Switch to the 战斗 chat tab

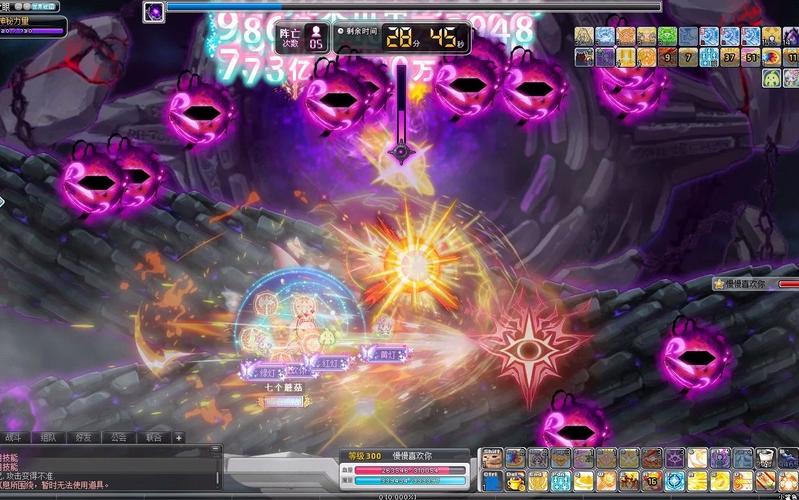(14, 437)
